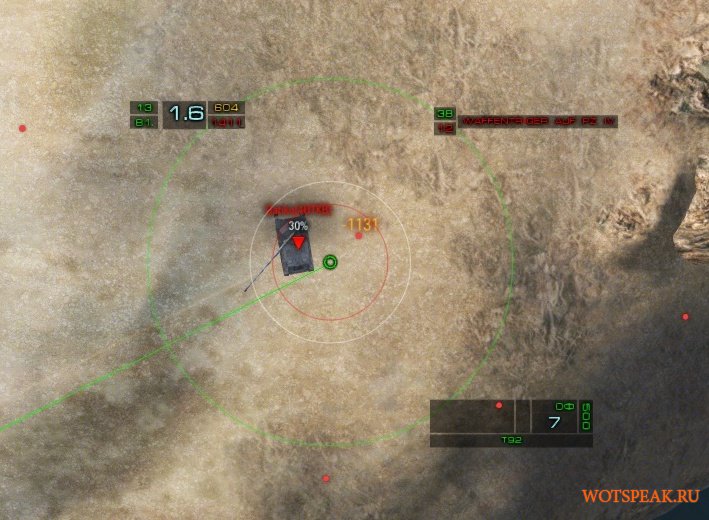Select the red triangle enemy tank marker
Screen dimensions: 709x520
click(x=297, y=242)
